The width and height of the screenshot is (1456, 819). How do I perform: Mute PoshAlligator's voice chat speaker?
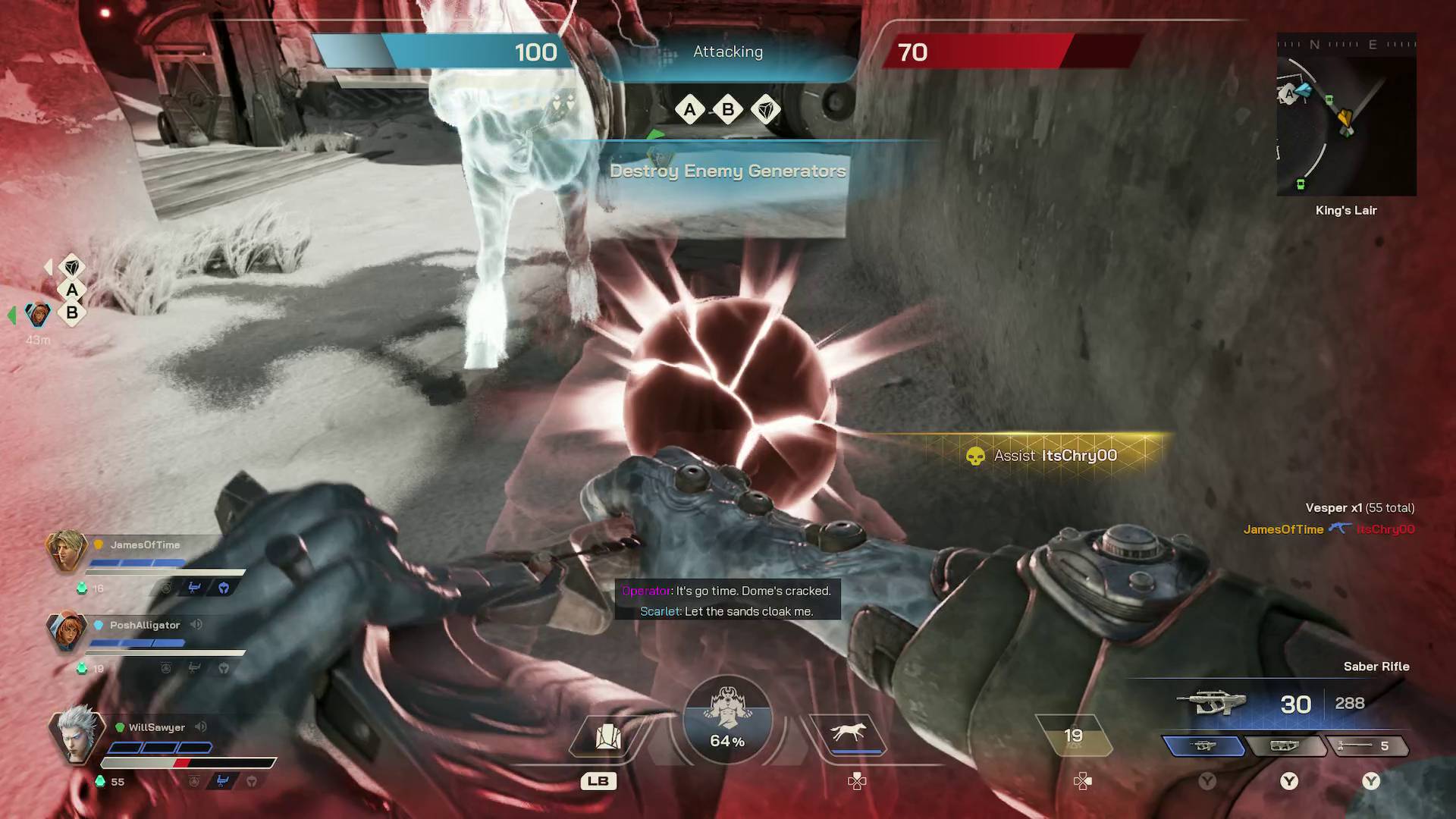pos(197,625)
